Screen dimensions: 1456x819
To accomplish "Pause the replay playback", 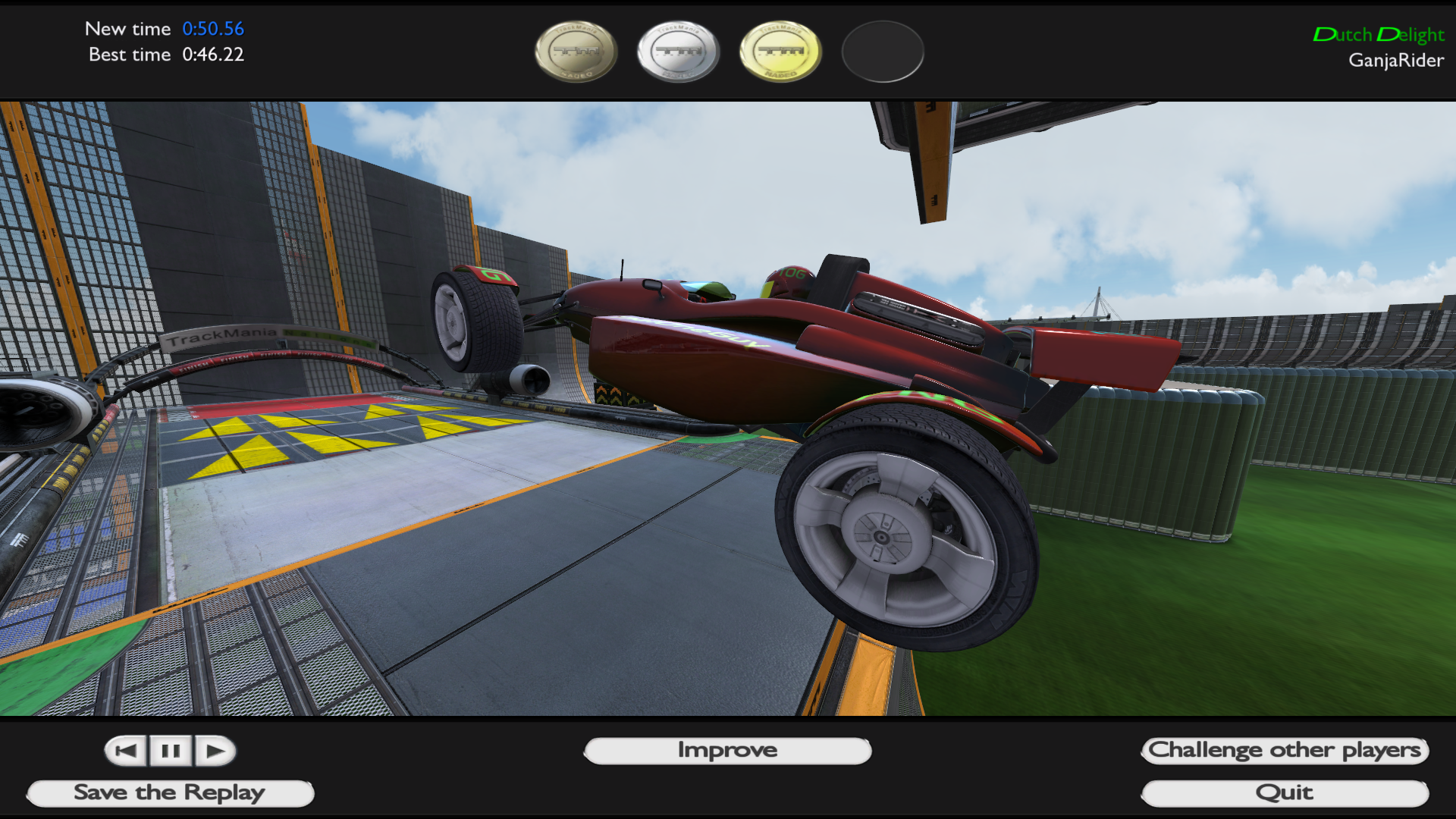I will tap(171, 751).
